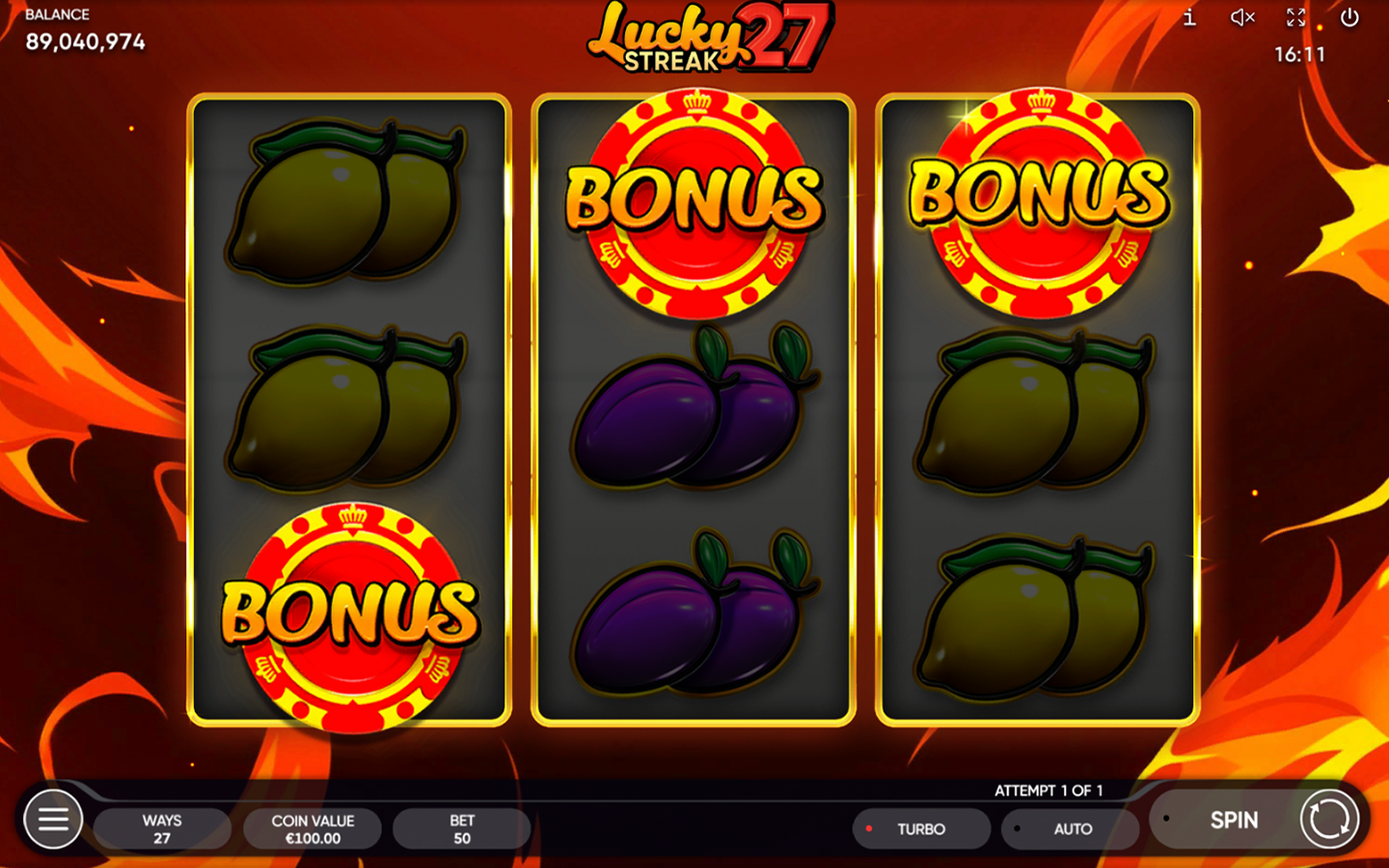
Task: Toggle the Turbo indicator dot
Action: pos(869,828)
